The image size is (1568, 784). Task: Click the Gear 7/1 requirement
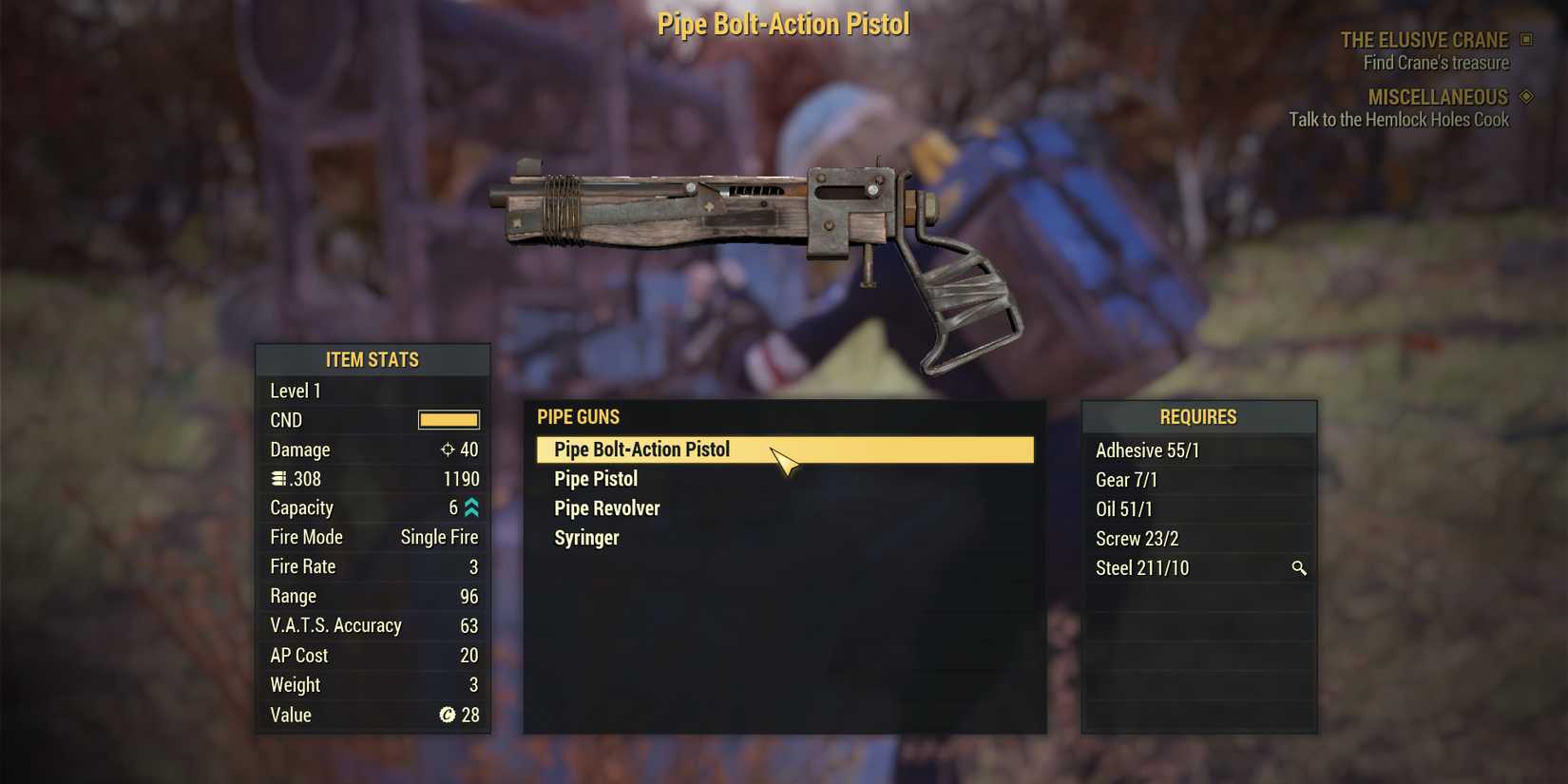click(1127, 480)
